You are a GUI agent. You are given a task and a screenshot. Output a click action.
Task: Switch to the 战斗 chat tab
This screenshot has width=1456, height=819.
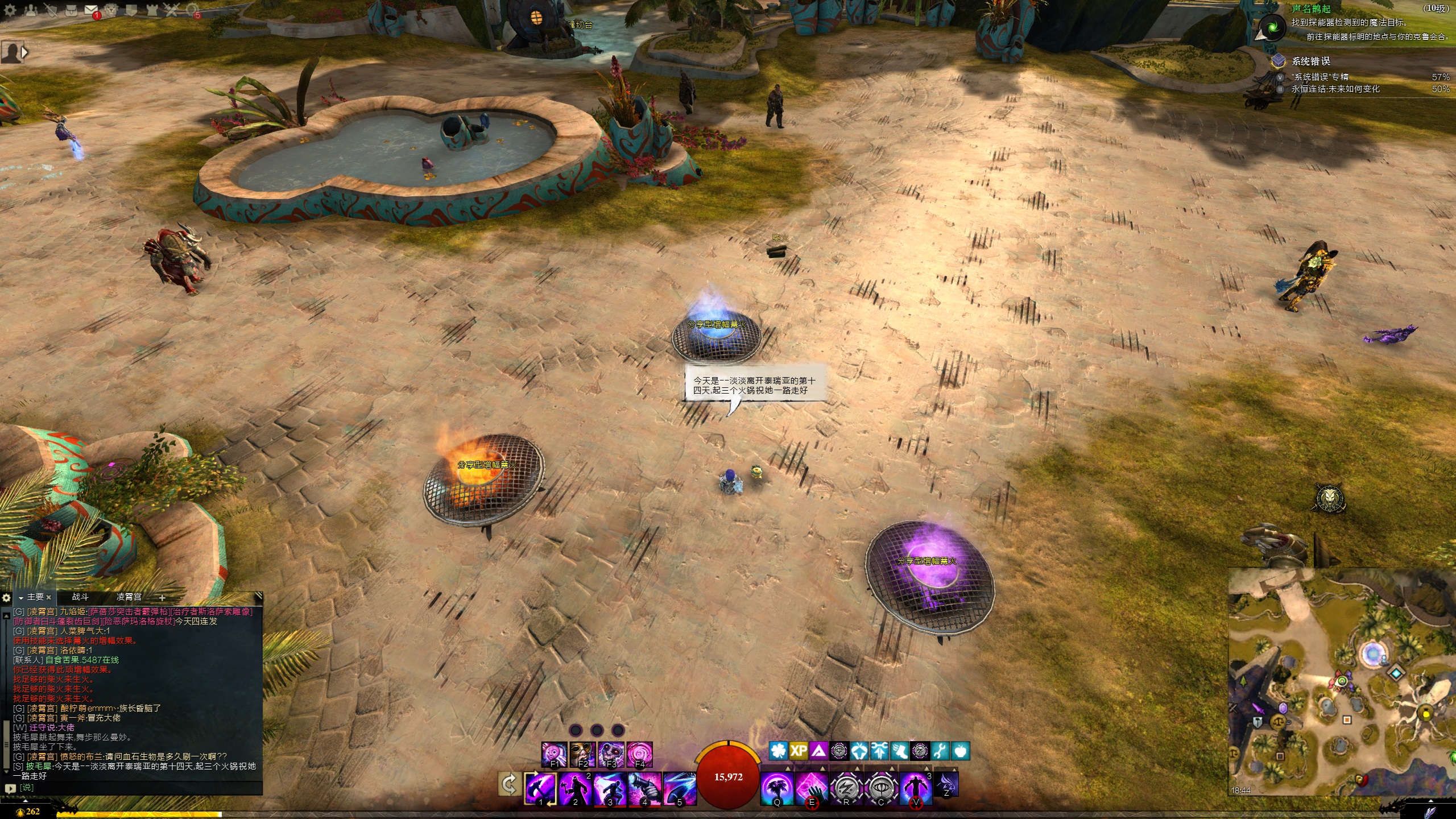click(x=80, y=597)
